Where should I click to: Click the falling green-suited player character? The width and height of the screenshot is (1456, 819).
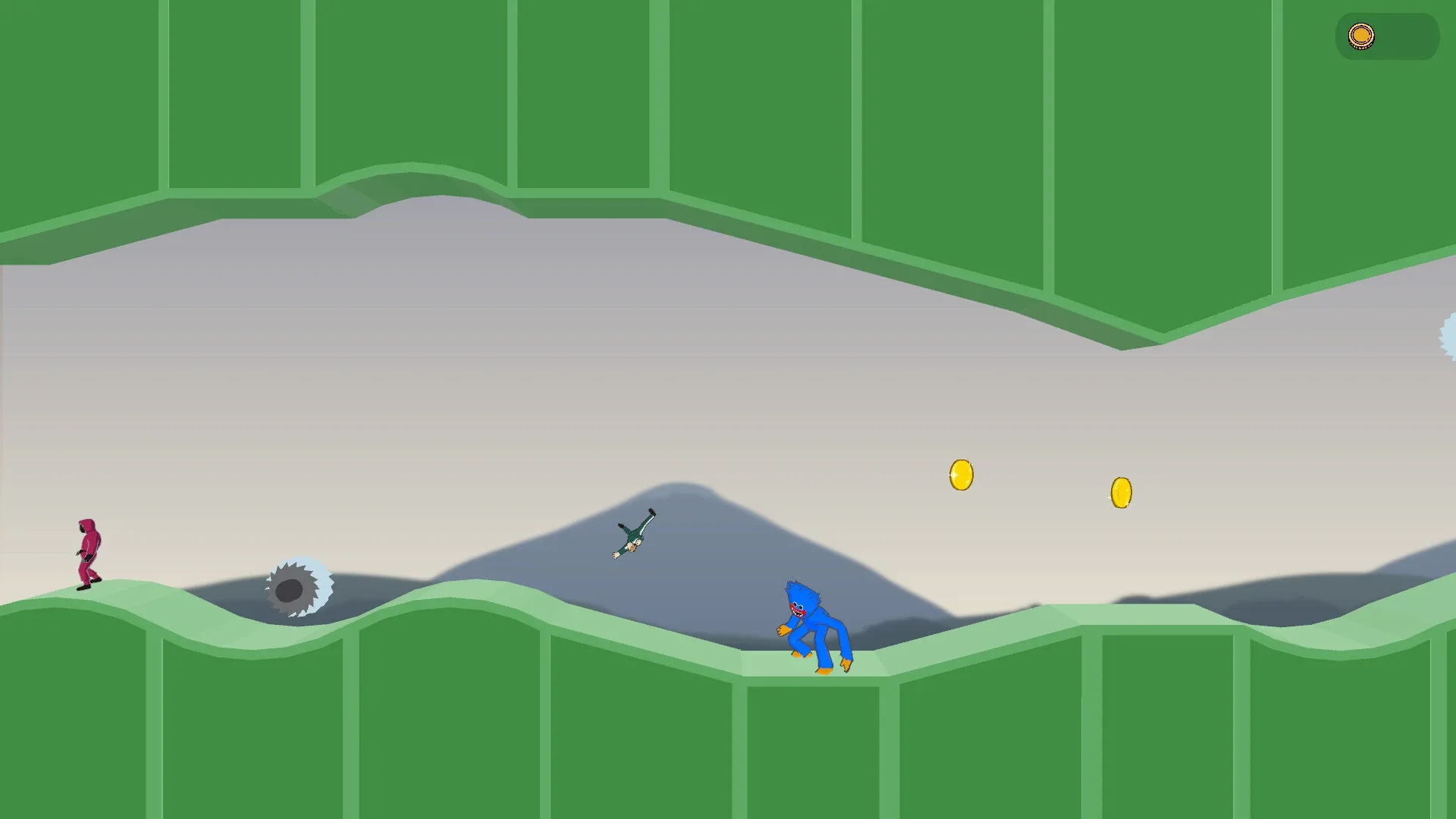pyautogui.click(x=633, y=535)
